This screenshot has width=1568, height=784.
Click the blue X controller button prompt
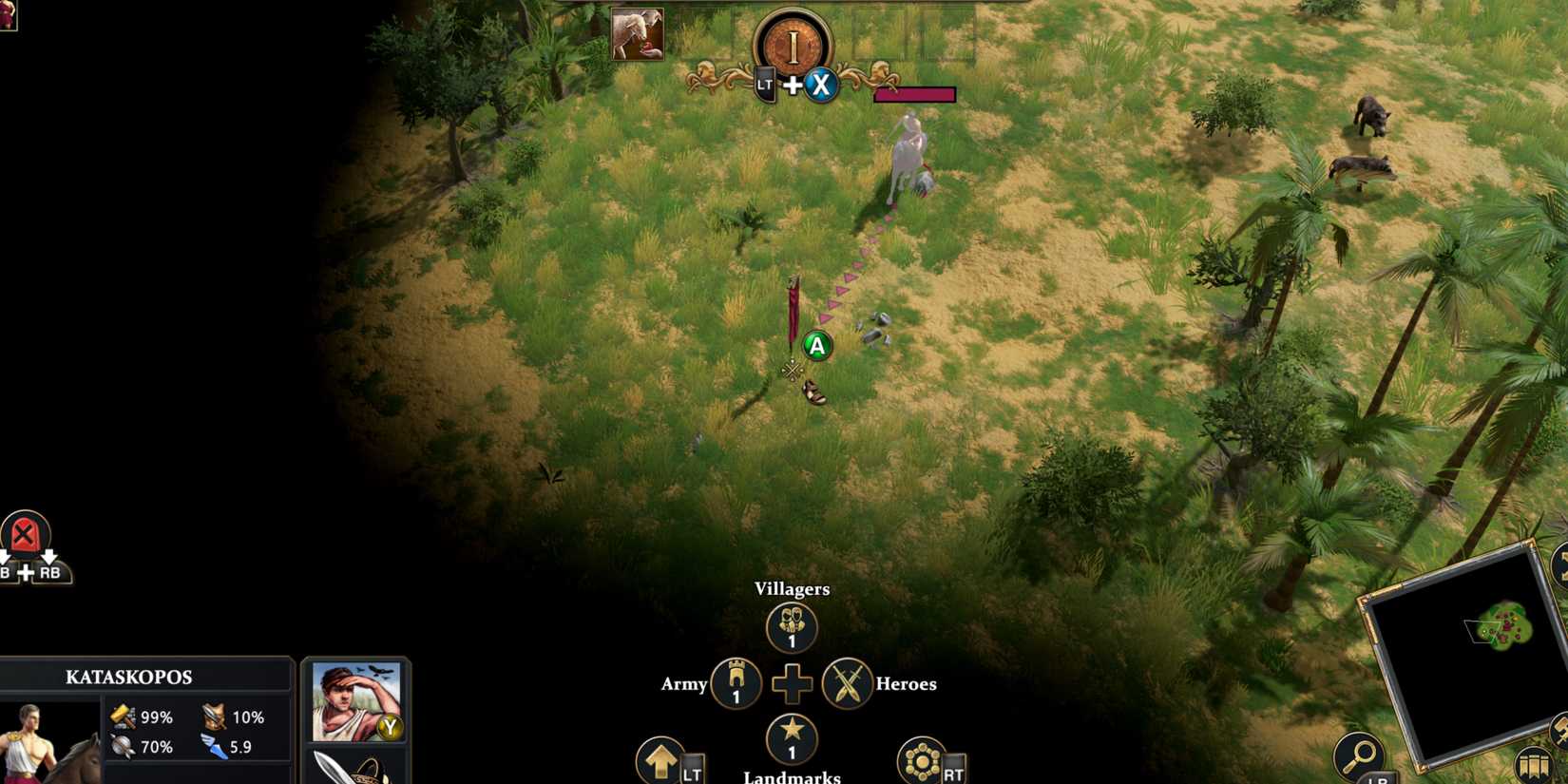[x=821, y=86]
